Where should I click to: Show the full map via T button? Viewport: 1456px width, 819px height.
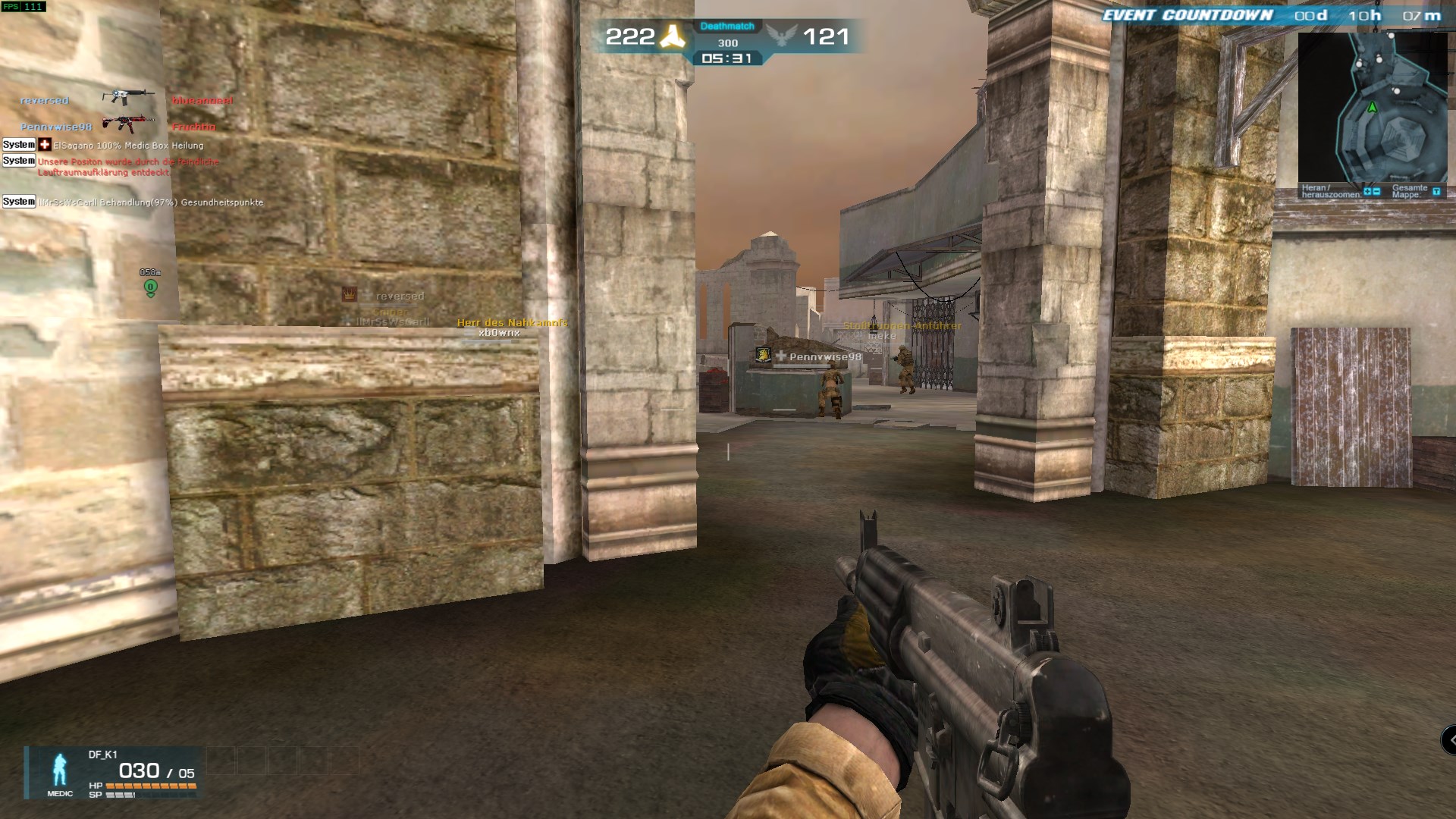[x=1436, y=192]
